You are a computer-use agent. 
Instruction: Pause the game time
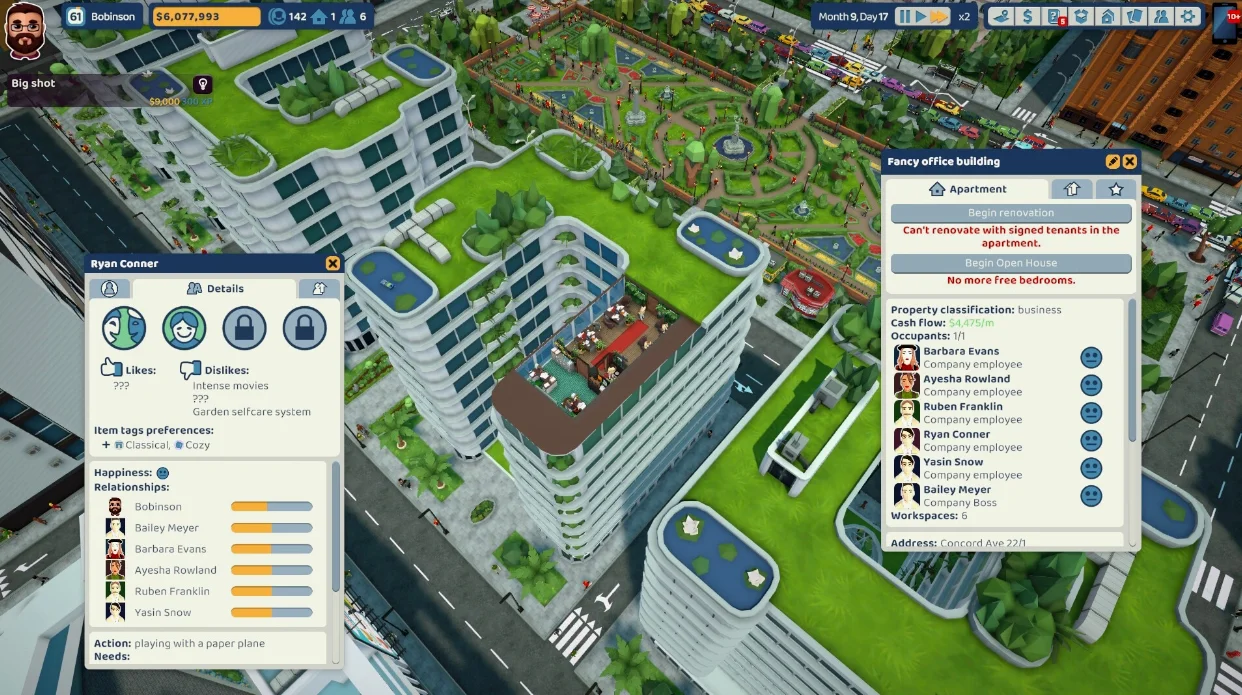[905, 16]
